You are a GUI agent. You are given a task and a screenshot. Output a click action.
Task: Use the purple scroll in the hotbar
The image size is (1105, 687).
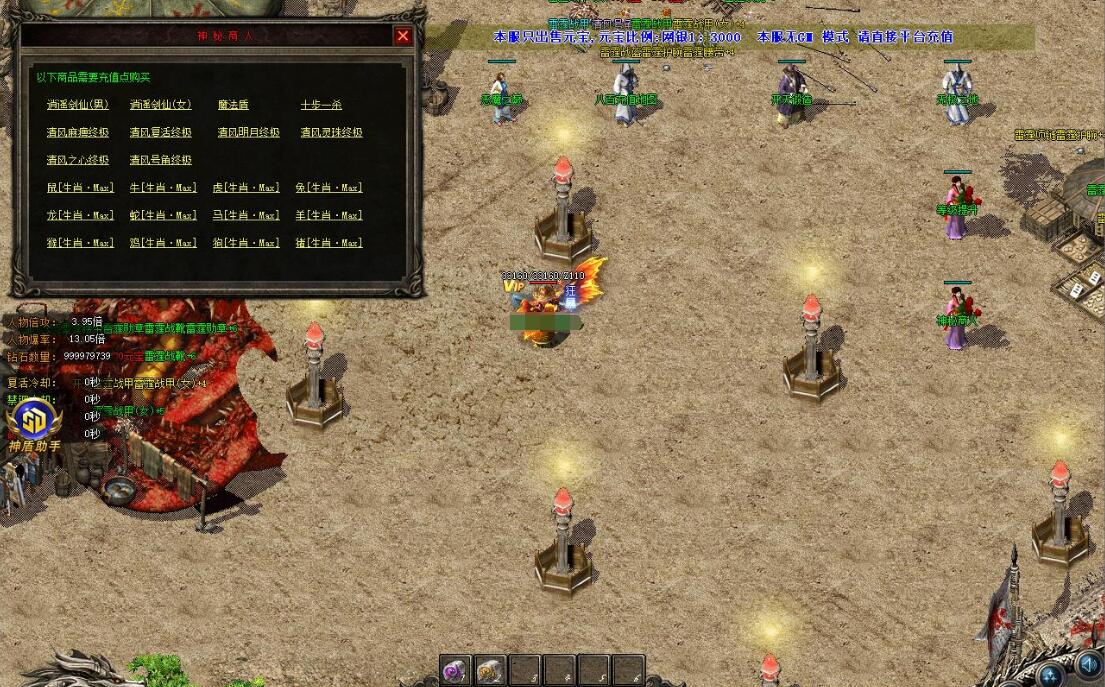pyautogui.click(x=456, y=670)
